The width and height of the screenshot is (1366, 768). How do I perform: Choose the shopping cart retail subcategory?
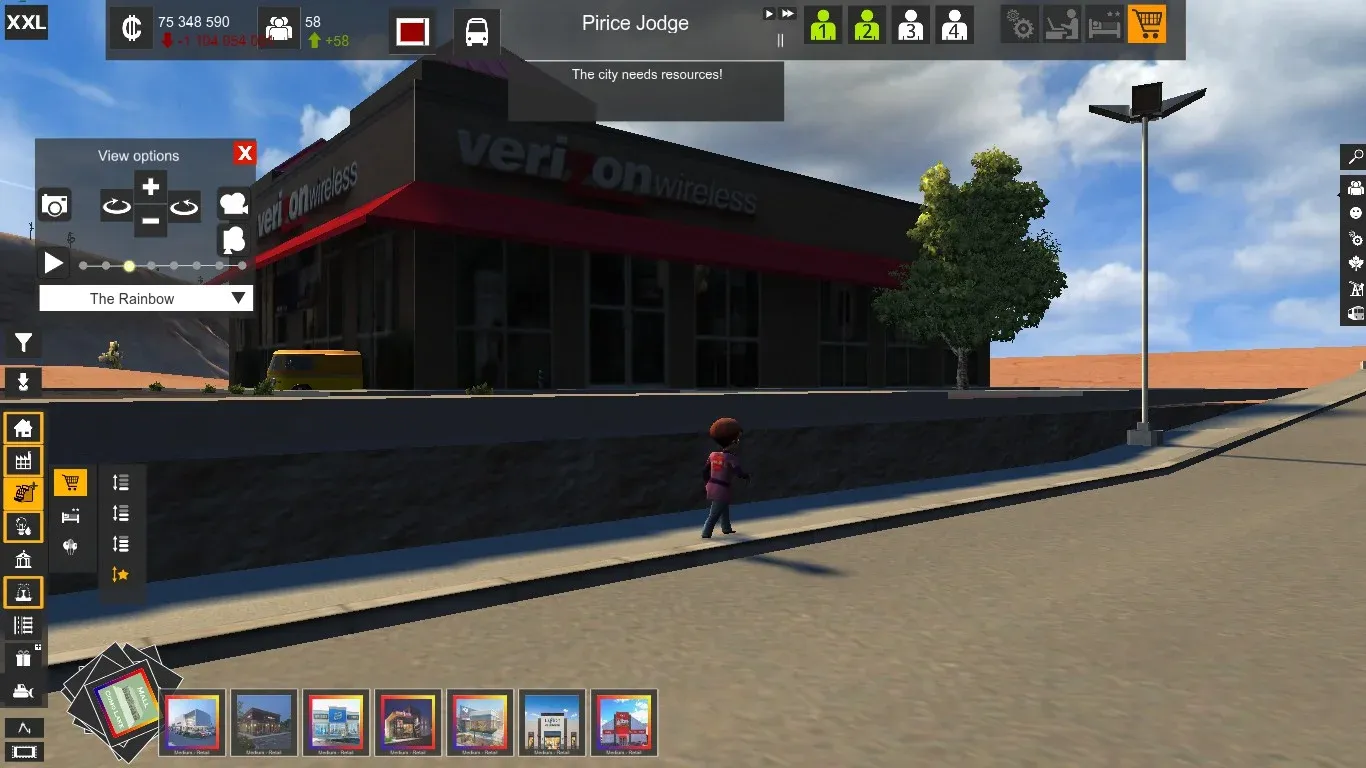coord(70,484)
